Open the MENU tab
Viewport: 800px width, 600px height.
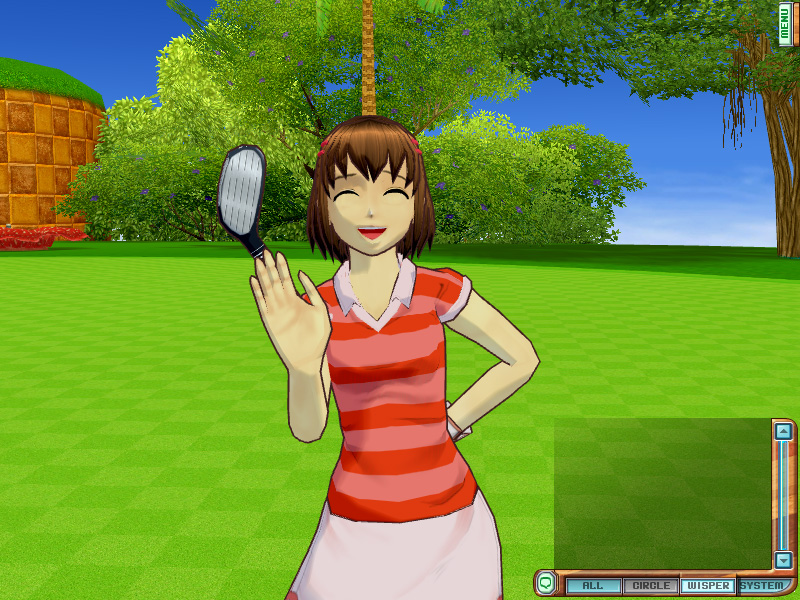point(786,24)
